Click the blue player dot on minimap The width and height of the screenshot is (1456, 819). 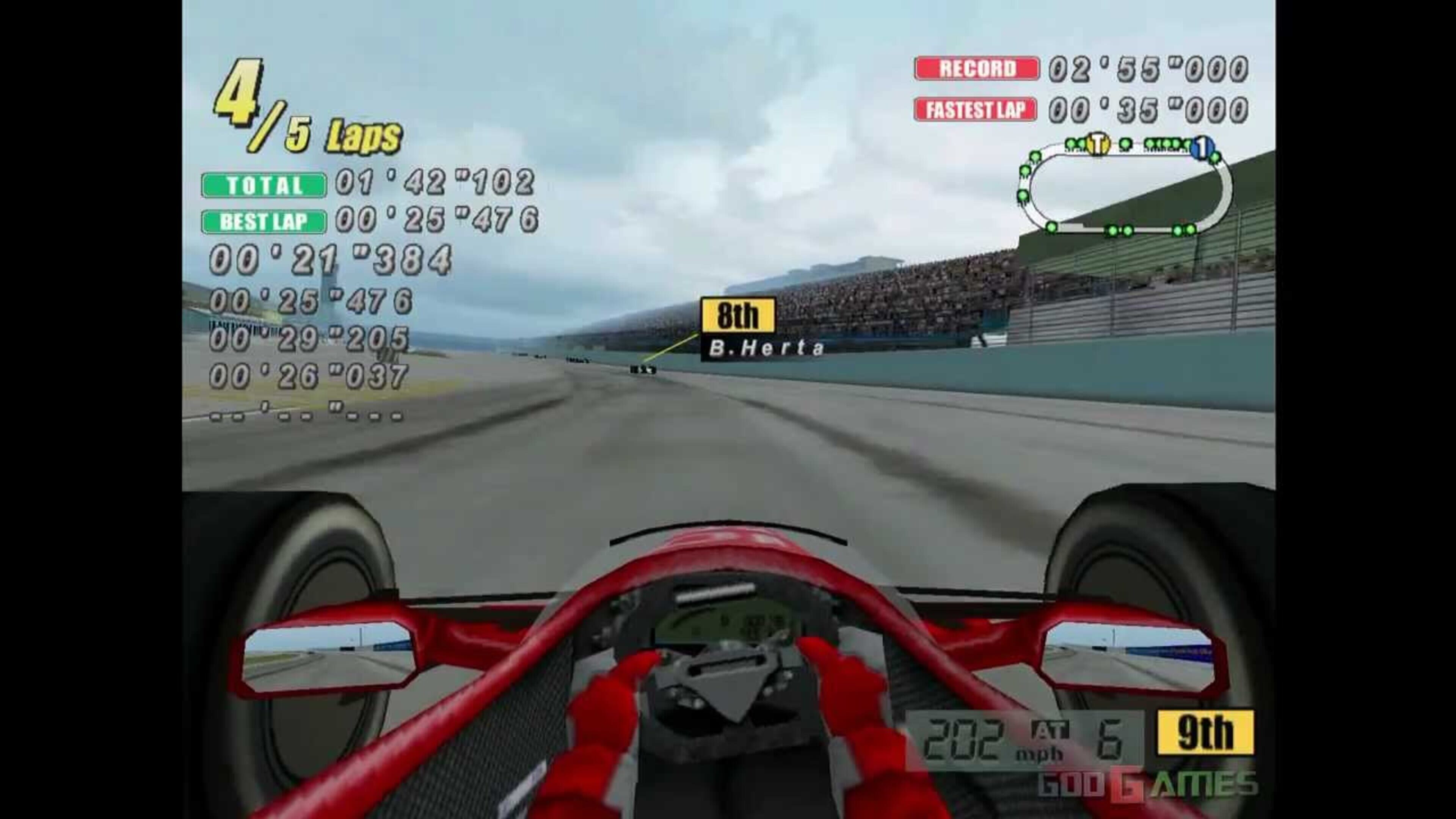coord(1203,147)
